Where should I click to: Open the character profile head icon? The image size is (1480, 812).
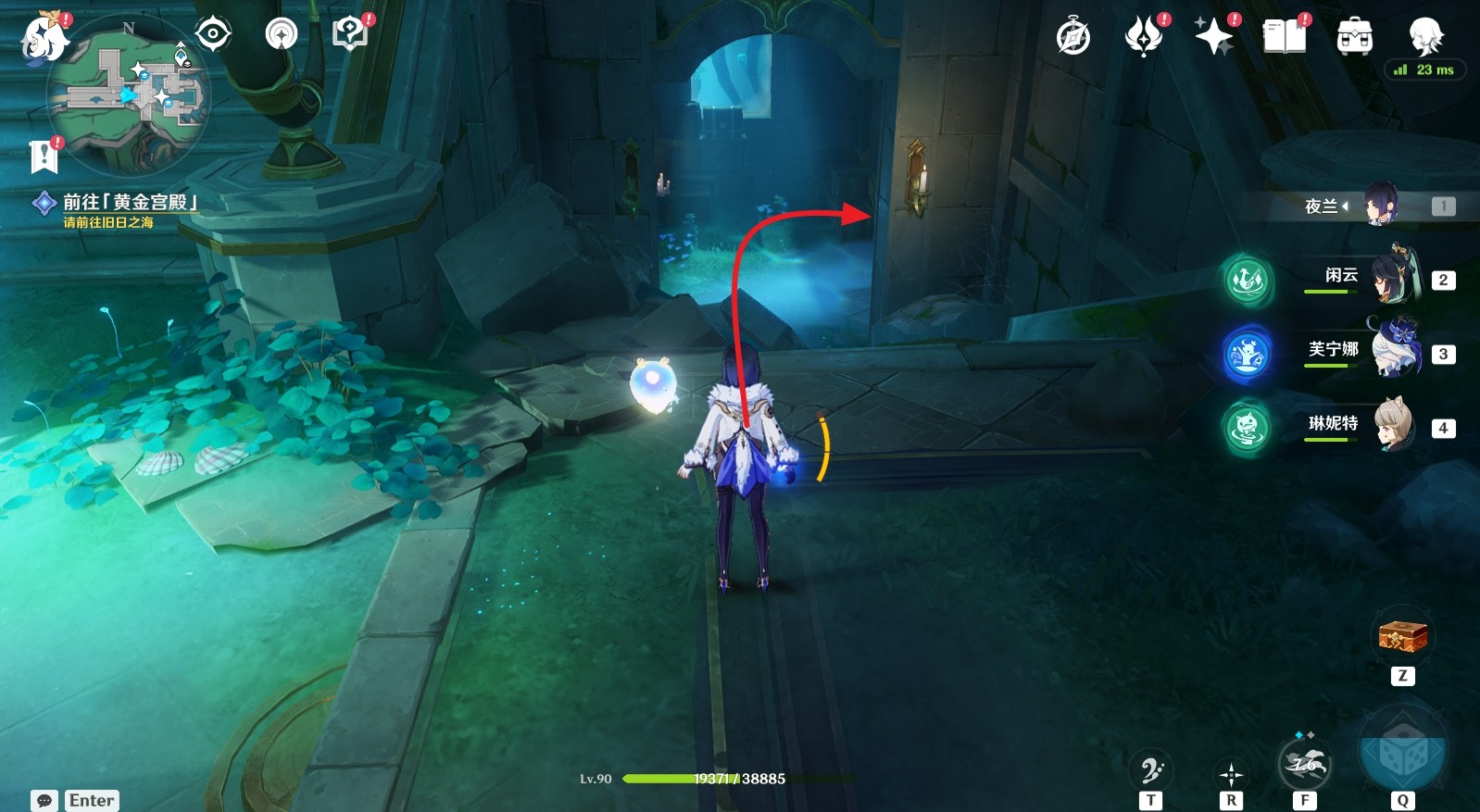(1425, 35)
